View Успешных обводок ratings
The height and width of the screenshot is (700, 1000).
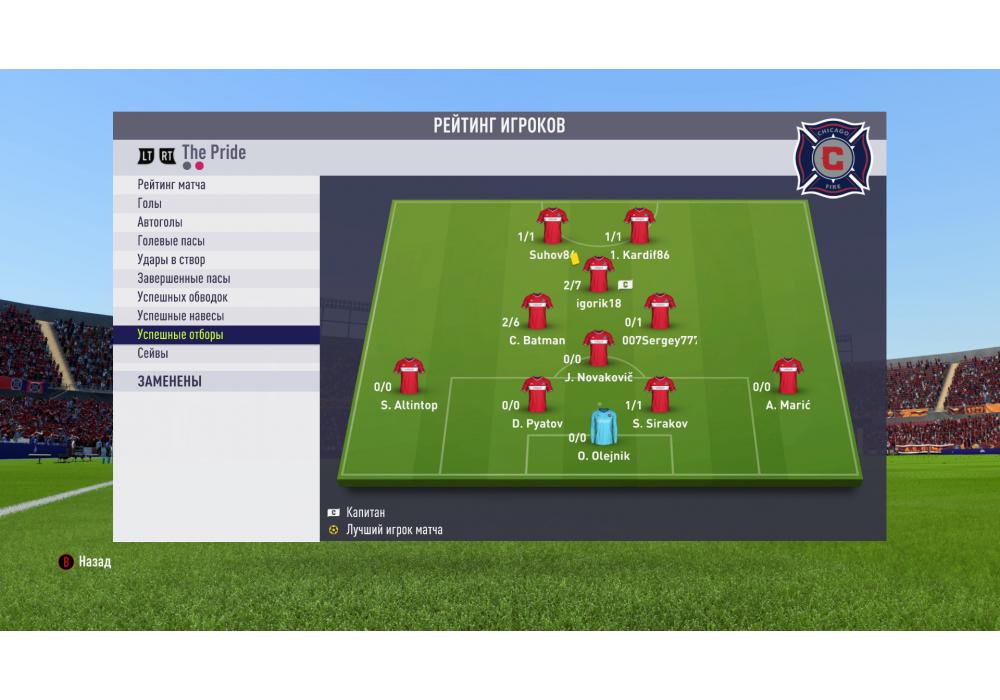pos(216,297)
